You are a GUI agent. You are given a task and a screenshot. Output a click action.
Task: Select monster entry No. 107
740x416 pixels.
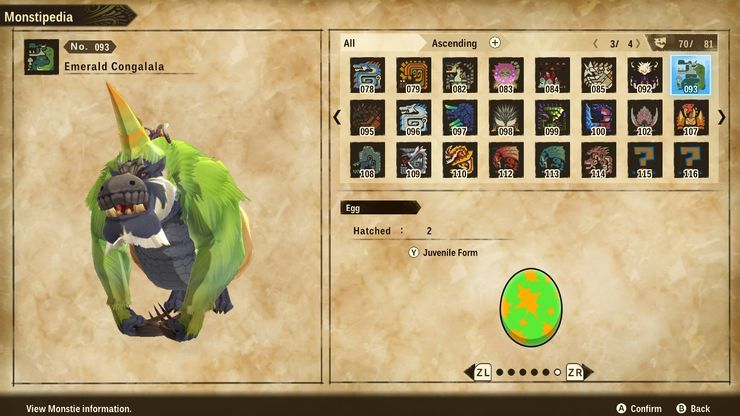tap(691, 117)
